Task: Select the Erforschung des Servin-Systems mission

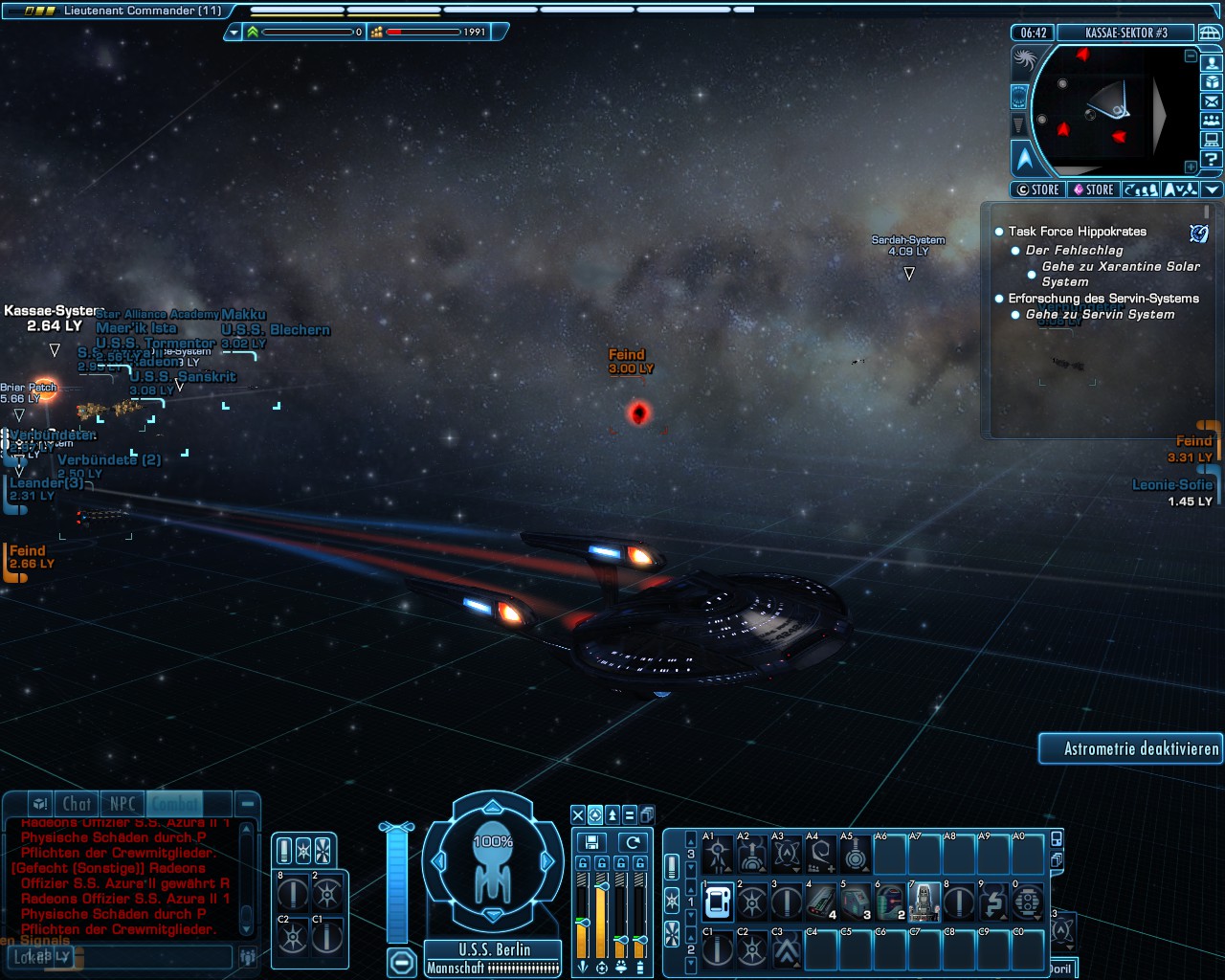Action: pos(1102,299)
